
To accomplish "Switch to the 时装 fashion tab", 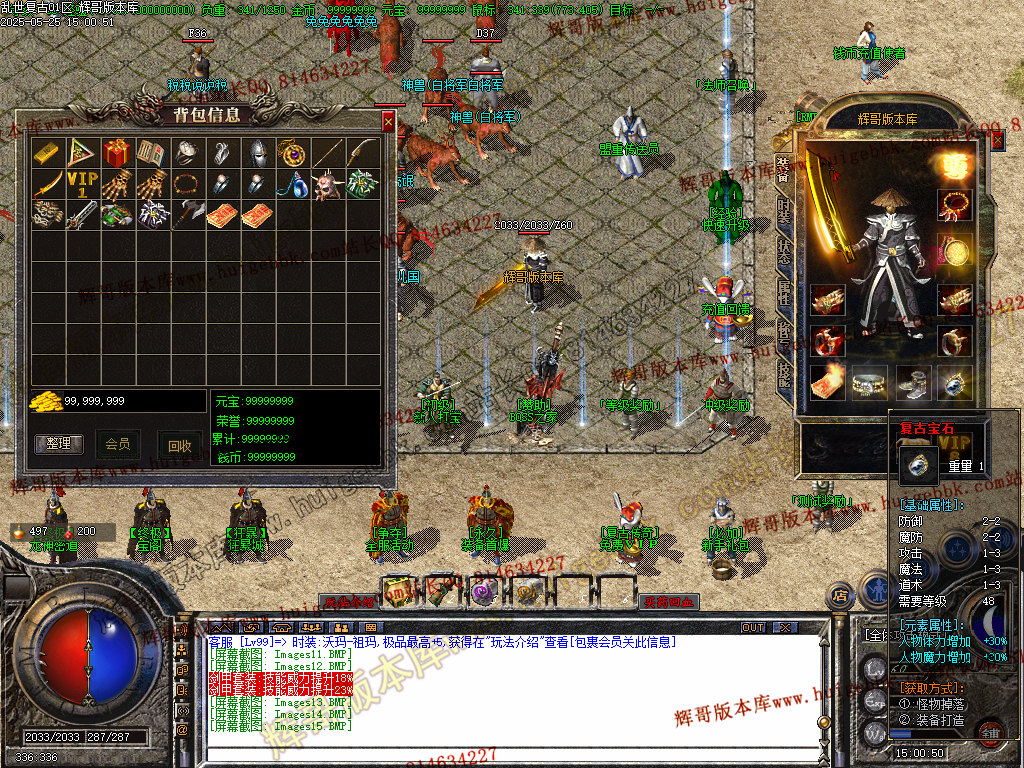I will (x=785, y=210).
